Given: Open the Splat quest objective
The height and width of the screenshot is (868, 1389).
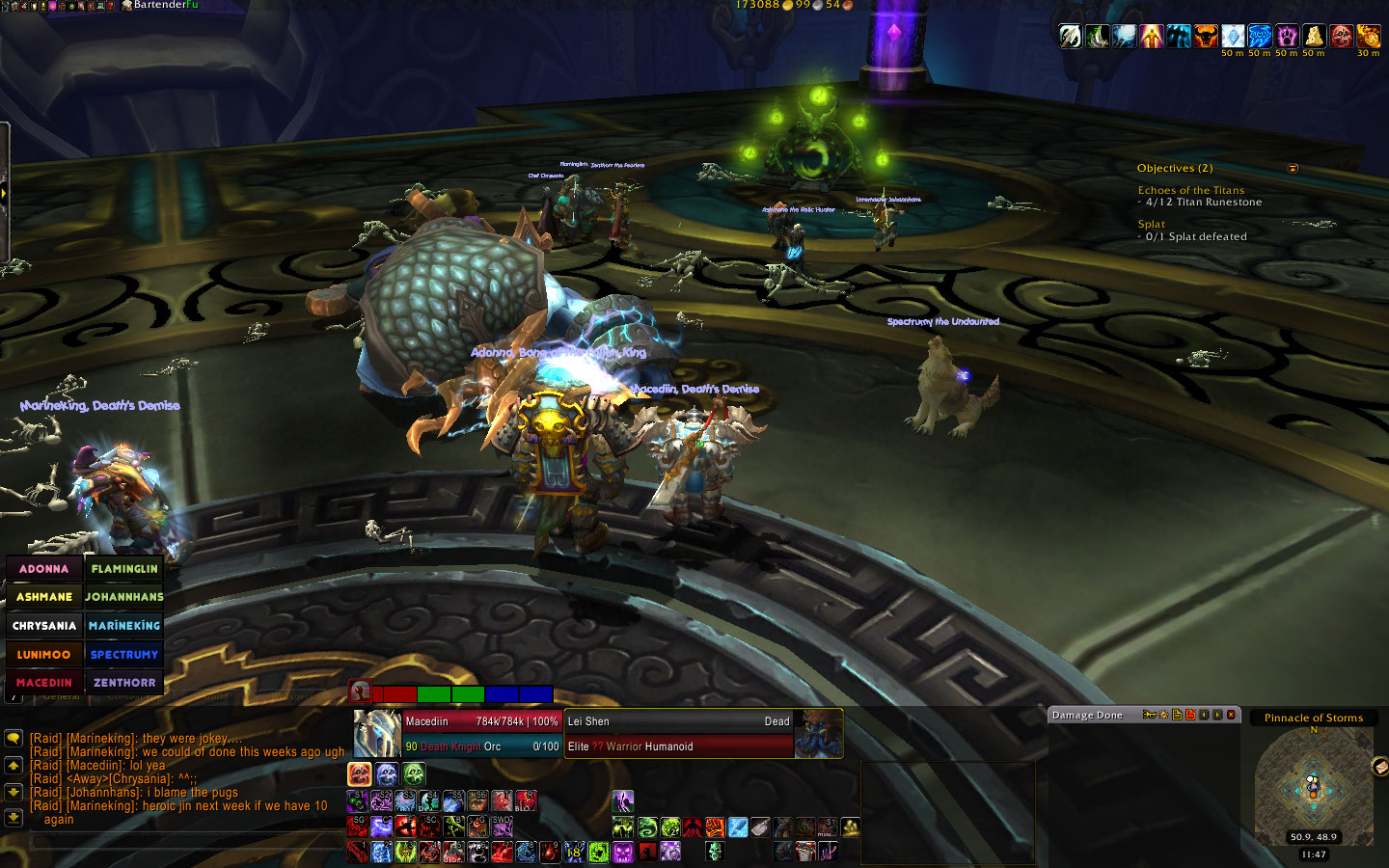Looking at the screenshot, I should pyautogui.click(x=1152, y=225).
